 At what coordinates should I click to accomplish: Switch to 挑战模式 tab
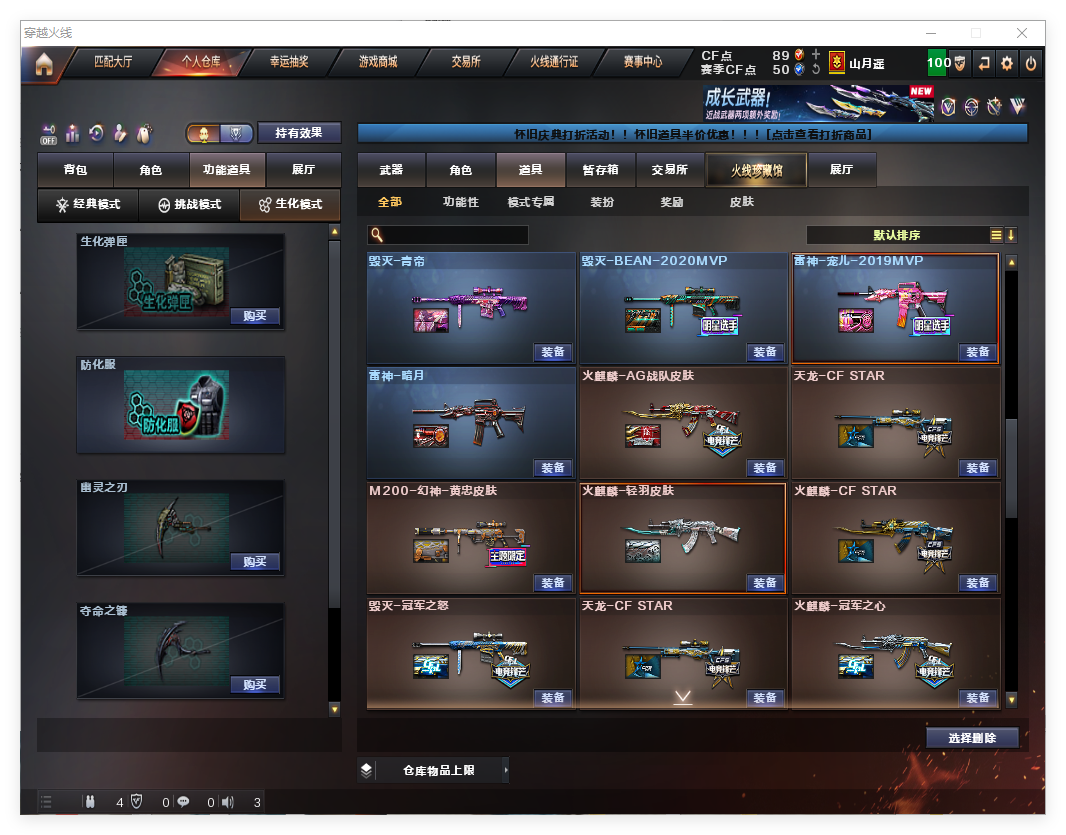[189, 204]
